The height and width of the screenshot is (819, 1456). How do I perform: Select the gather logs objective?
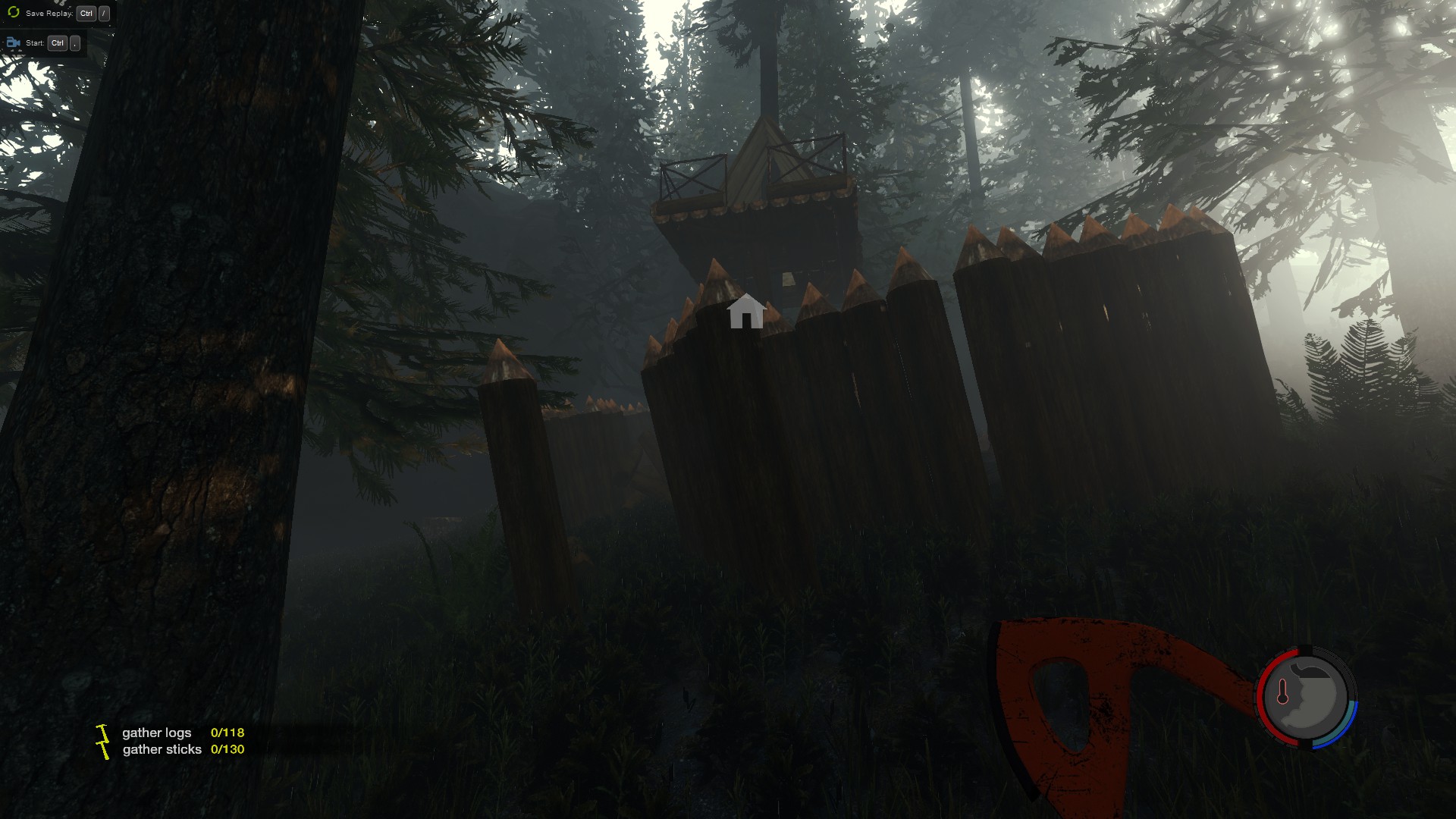point(157,733)
